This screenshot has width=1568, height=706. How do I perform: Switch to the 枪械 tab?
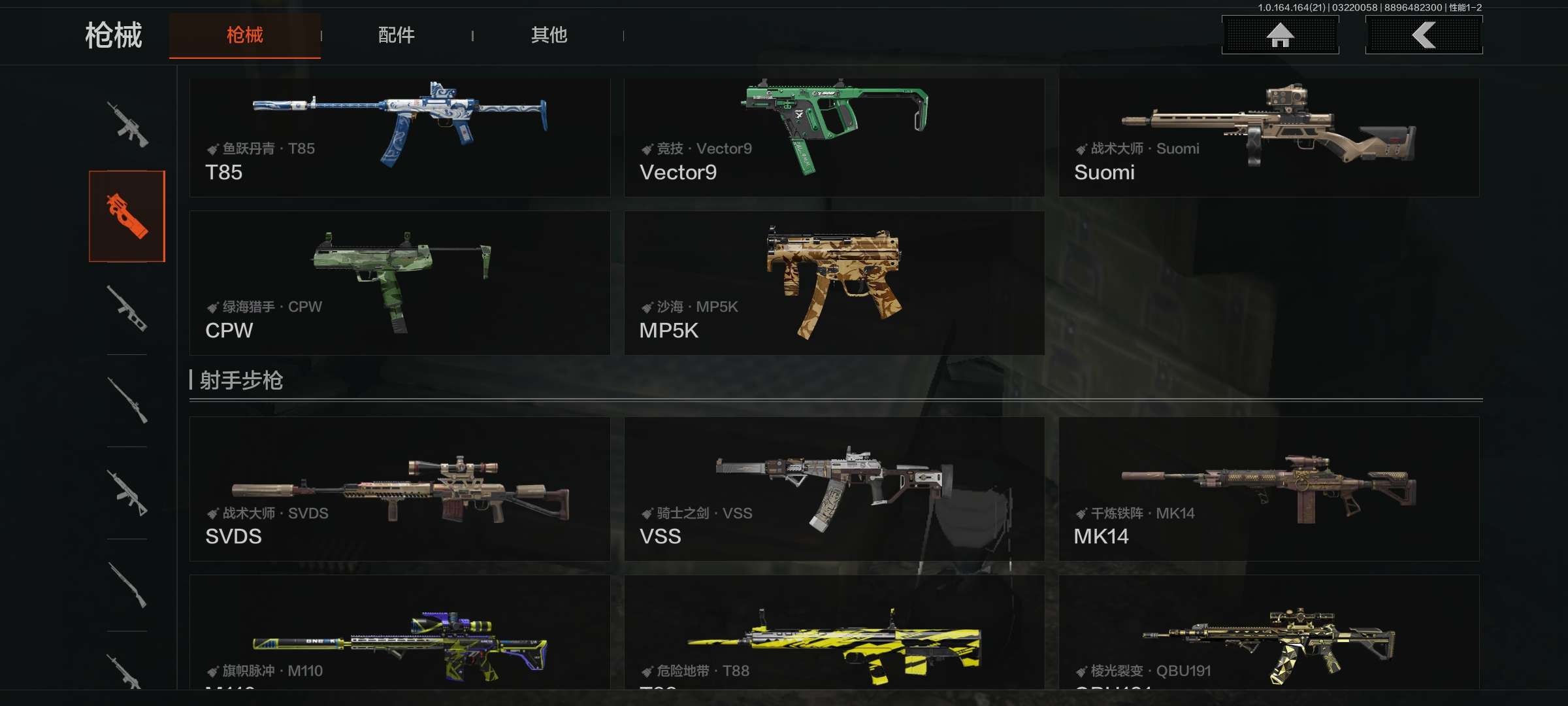pos(244,35)
